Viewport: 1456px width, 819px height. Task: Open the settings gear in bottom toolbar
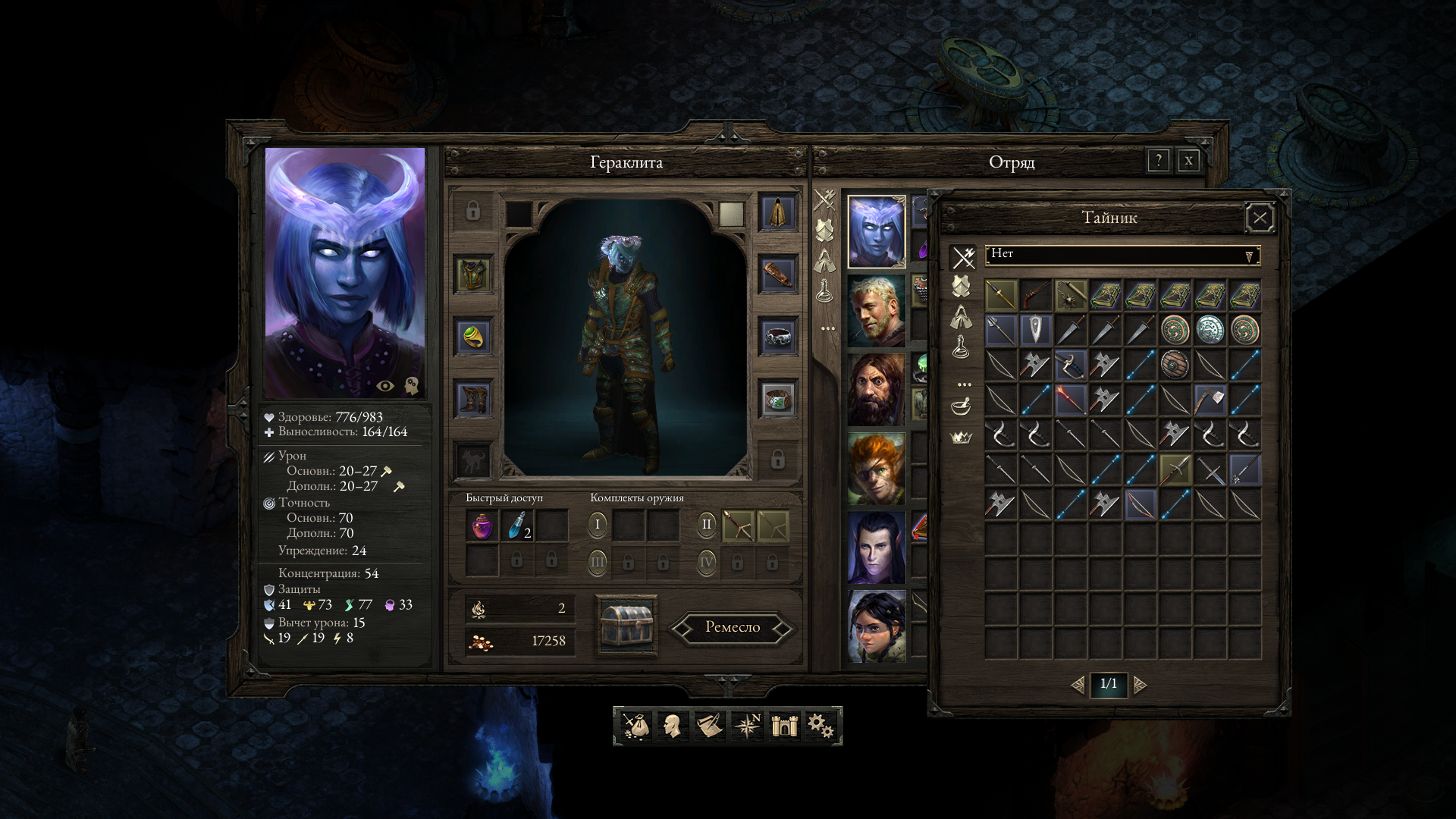[x=821, y=726]
